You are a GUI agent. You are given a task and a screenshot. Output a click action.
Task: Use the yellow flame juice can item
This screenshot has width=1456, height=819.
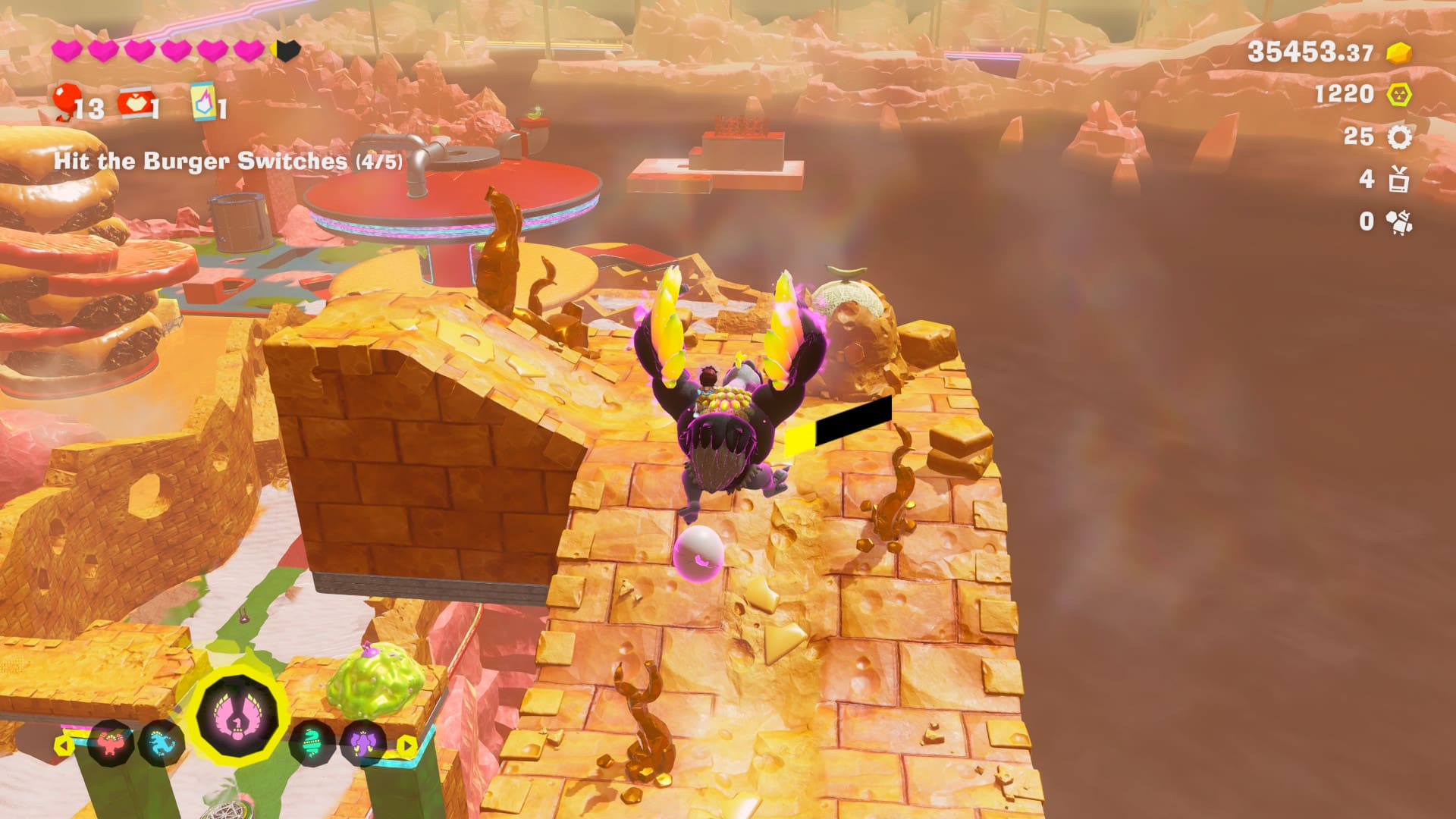[203, 102]
